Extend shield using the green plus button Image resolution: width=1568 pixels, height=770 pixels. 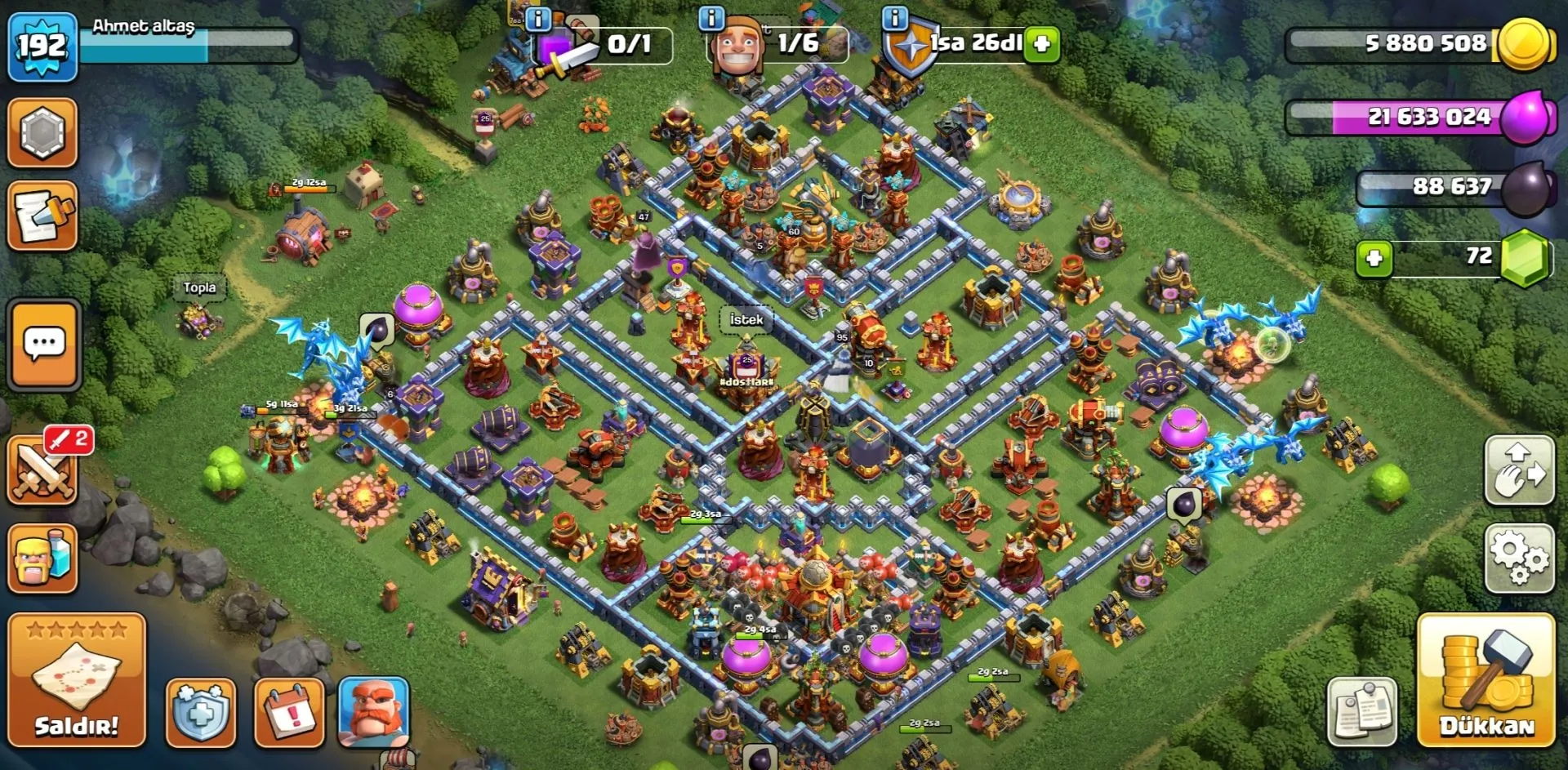[1042, 44]
